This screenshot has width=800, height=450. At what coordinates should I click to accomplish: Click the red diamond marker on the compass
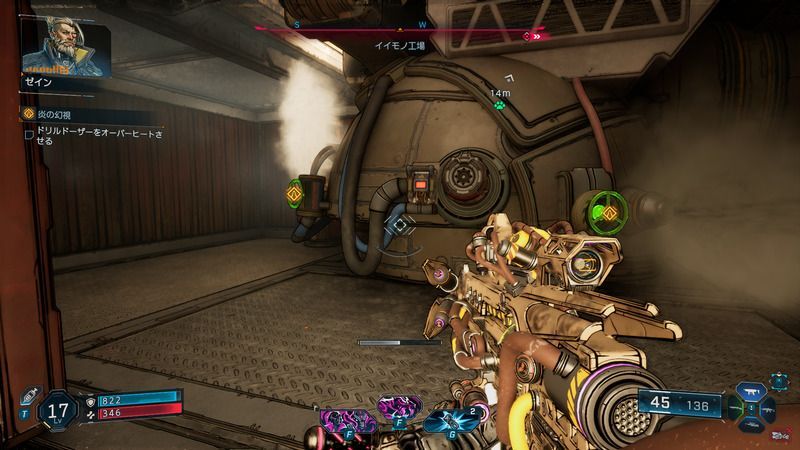(x=528, y=36)
